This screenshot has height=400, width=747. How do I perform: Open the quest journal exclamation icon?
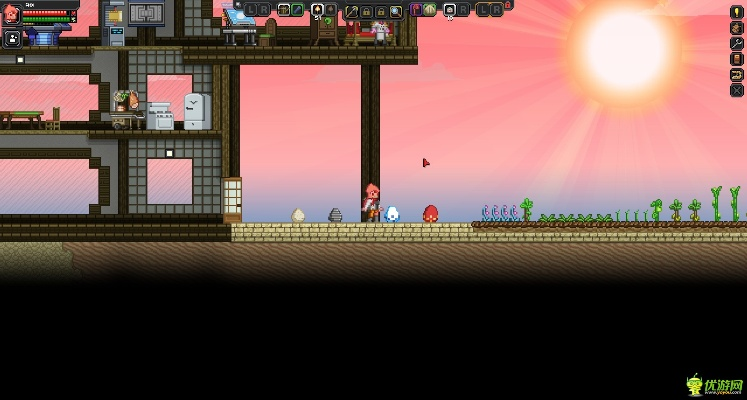[737, 12]
